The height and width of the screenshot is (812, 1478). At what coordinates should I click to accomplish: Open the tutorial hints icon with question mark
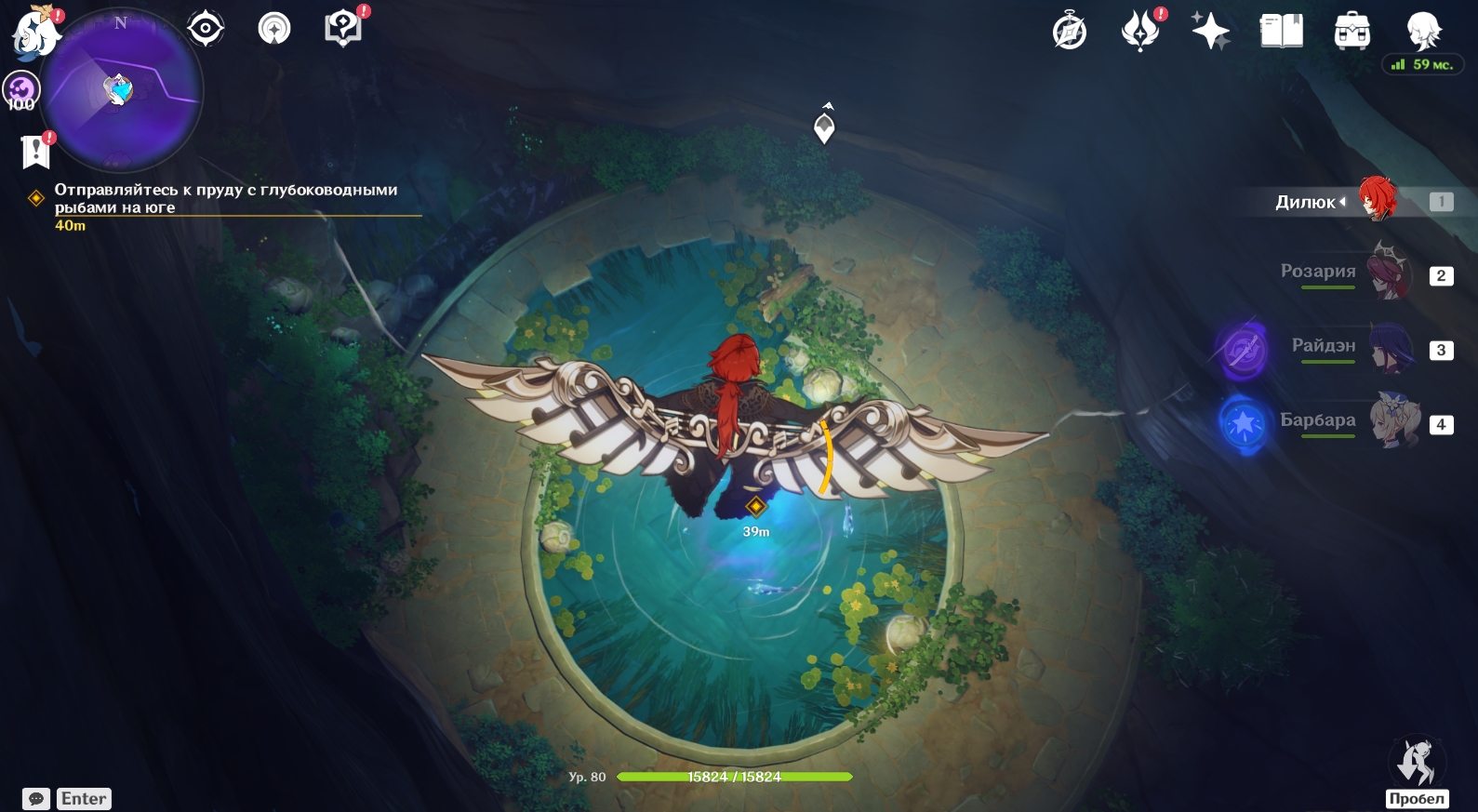click(342, 29)
